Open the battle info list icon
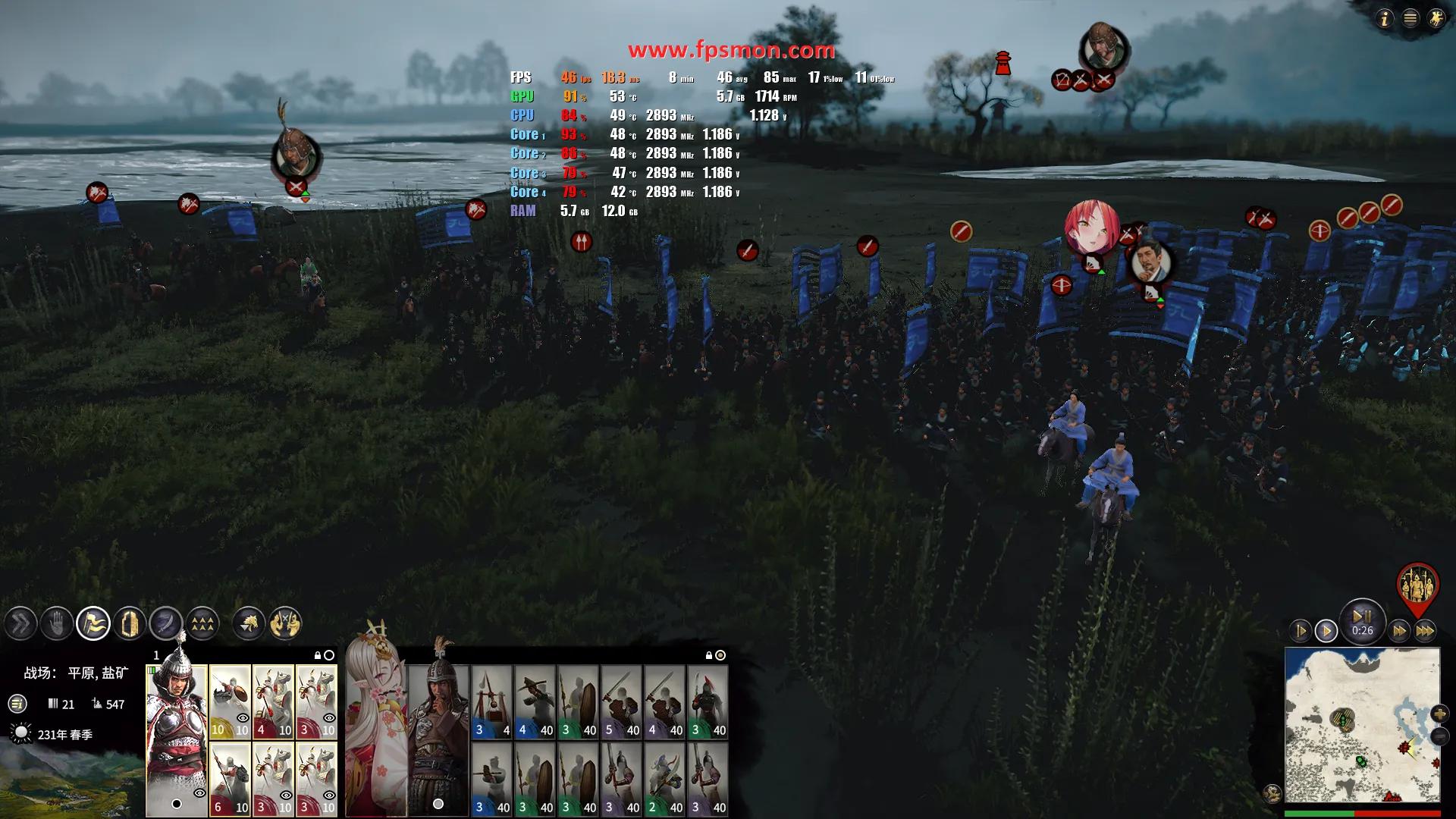 click(x=17, y=704)
